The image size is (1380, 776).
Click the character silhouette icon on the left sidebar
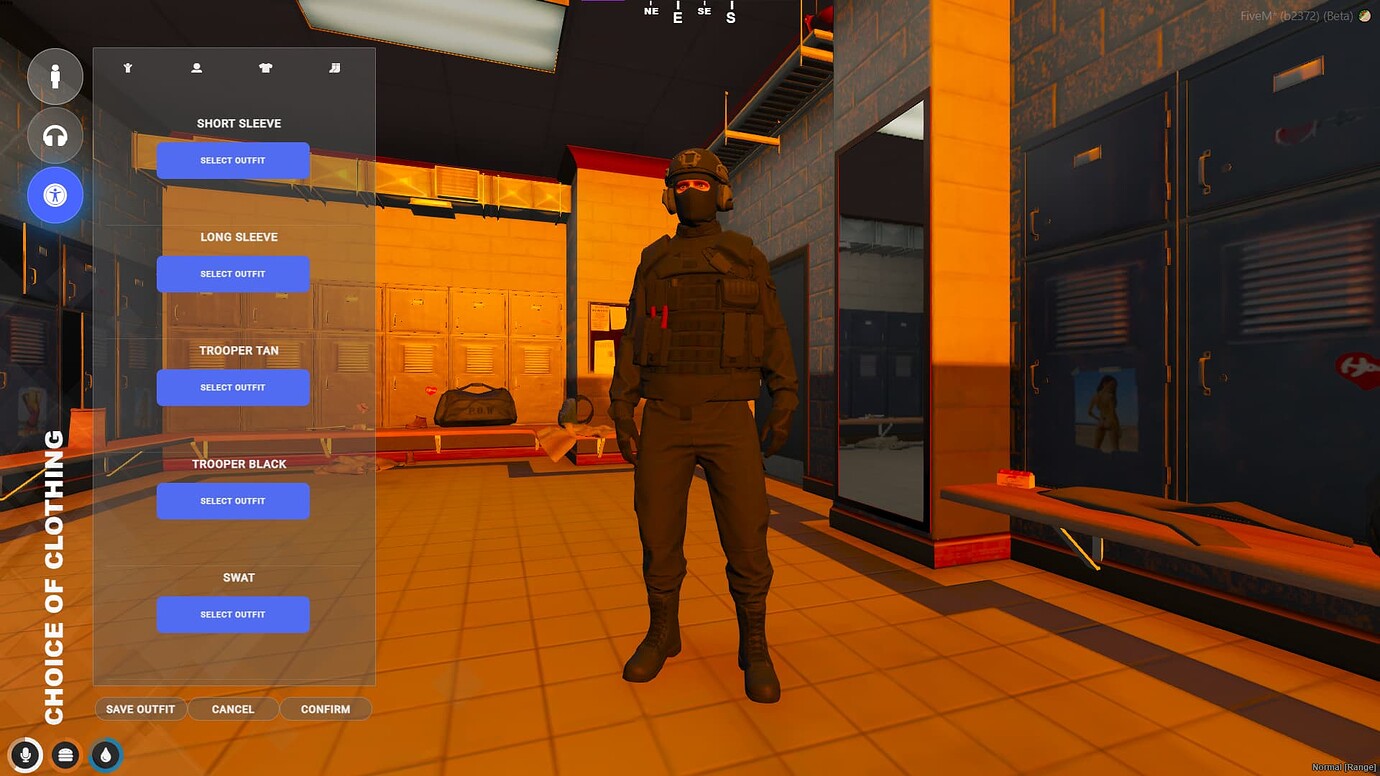coord(55,76)
